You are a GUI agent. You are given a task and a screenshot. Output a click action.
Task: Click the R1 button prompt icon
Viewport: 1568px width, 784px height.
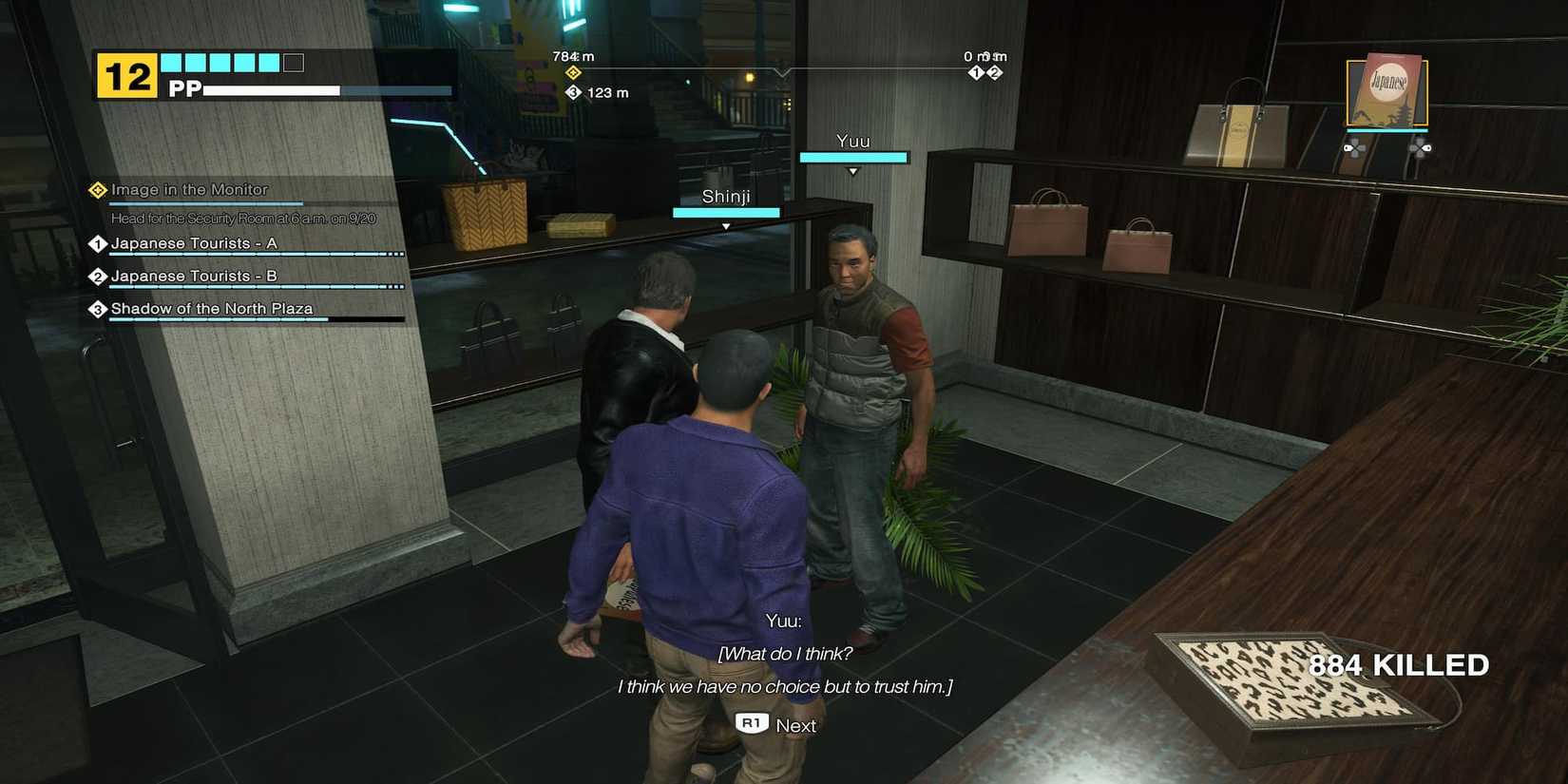tap(752, 724)
